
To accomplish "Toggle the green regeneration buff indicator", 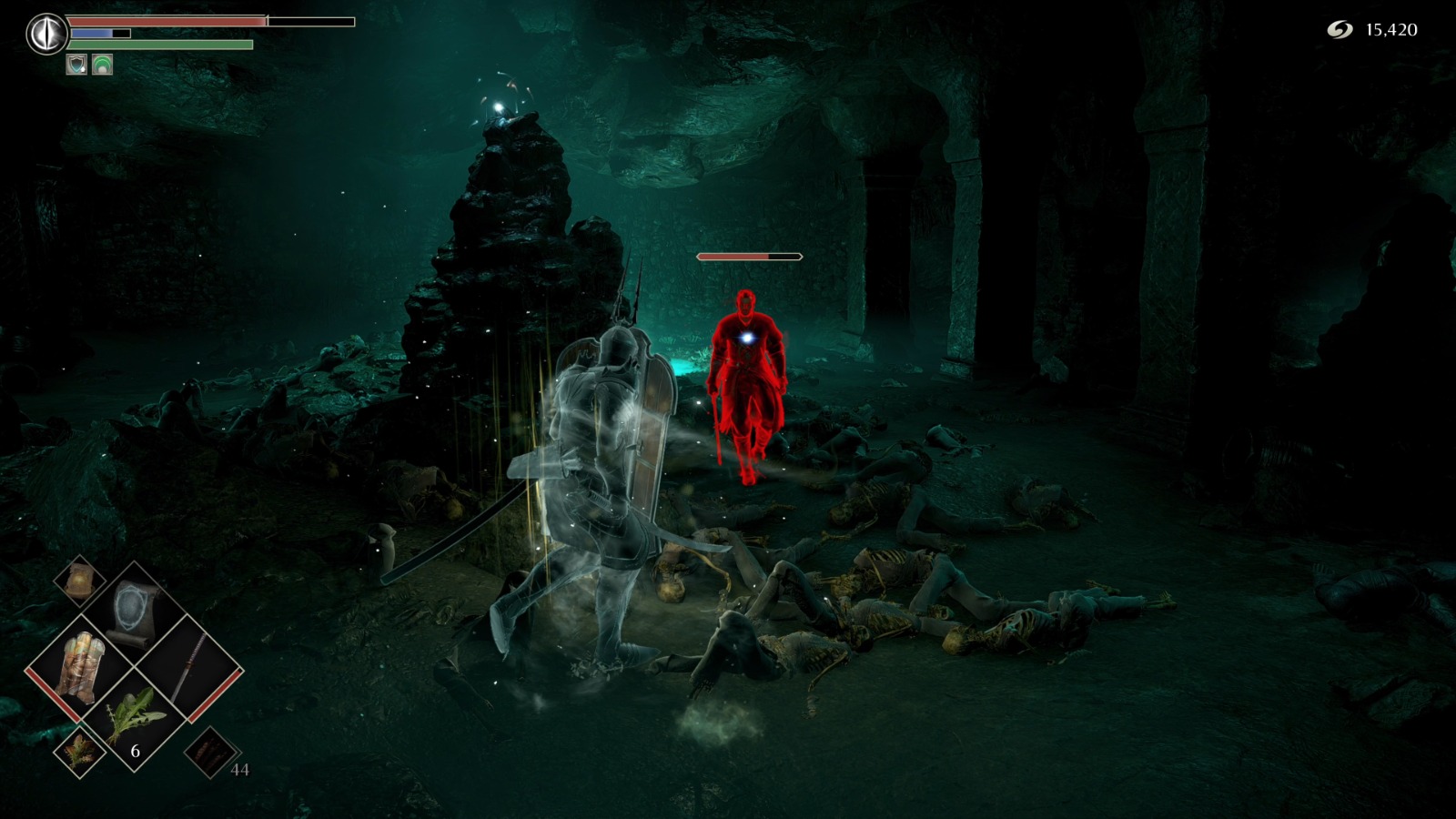I will 103,66.
